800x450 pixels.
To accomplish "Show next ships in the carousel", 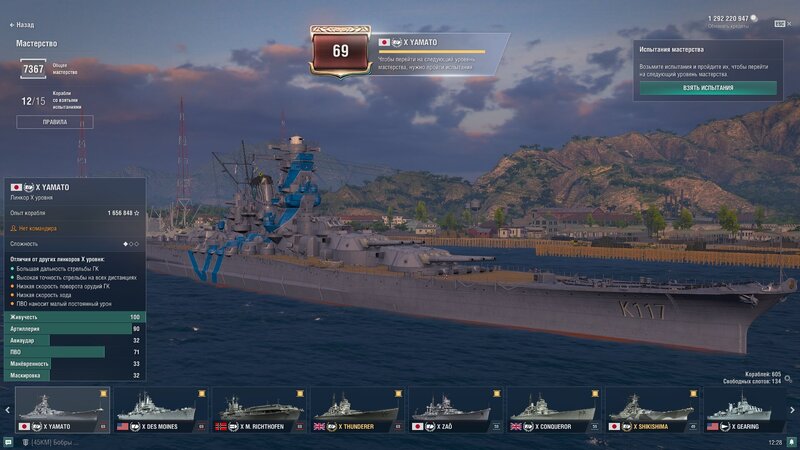I will [793, 410].
